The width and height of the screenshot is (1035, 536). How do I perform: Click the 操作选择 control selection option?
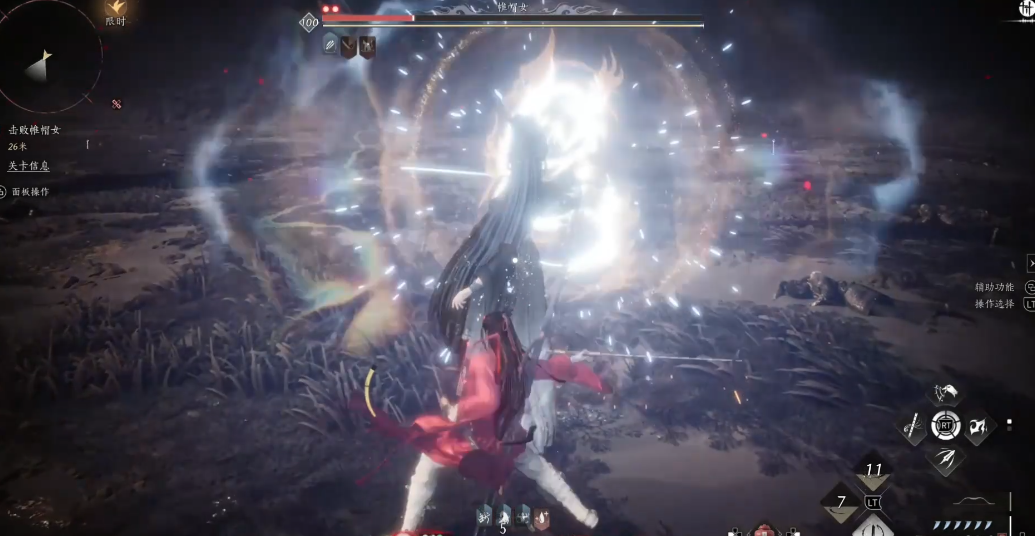click(x=994, y=304)
